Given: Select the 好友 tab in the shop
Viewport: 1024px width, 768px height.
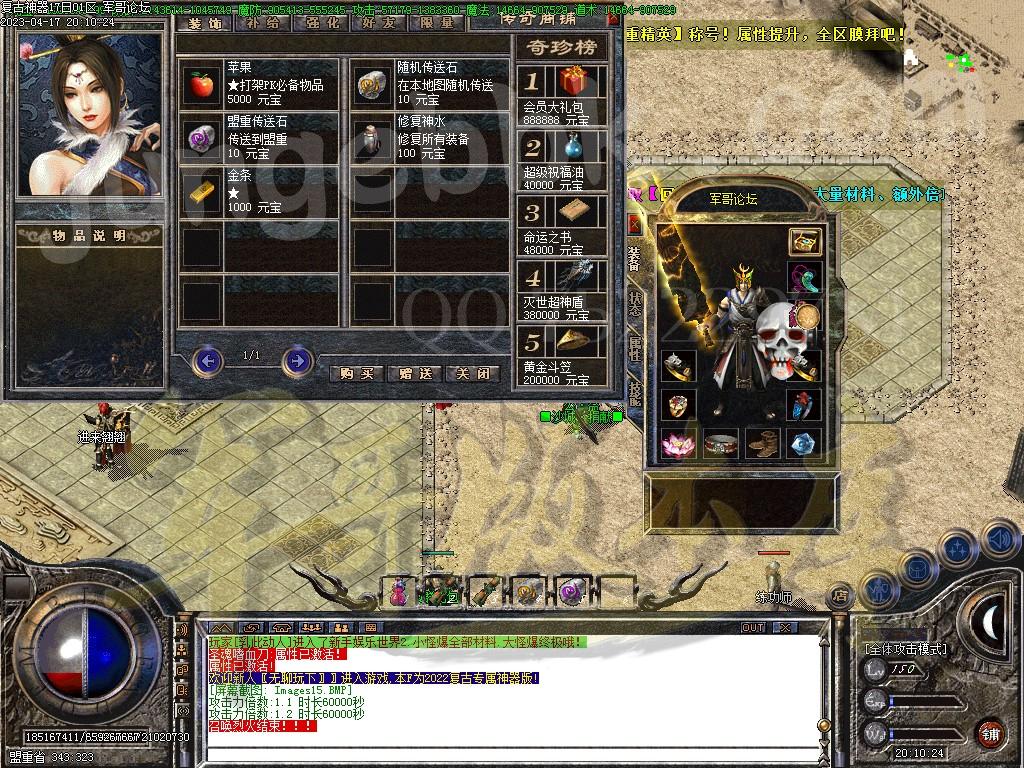Looking at the screenshot, I should [x=380, y=22].
